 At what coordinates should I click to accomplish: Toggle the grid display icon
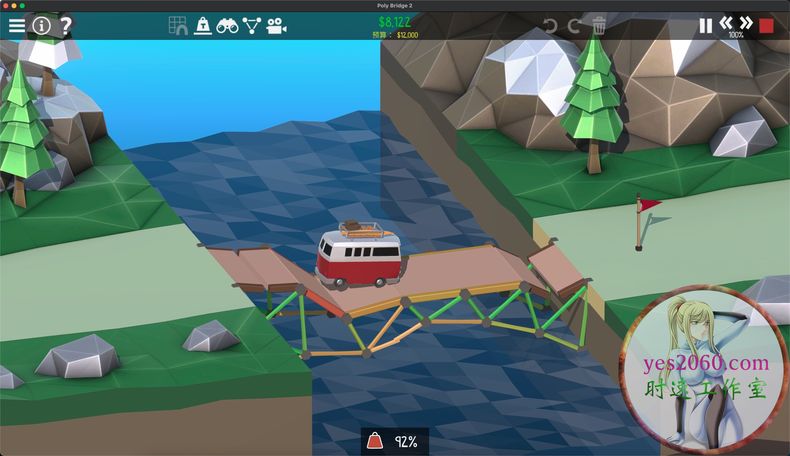(178, 26)
